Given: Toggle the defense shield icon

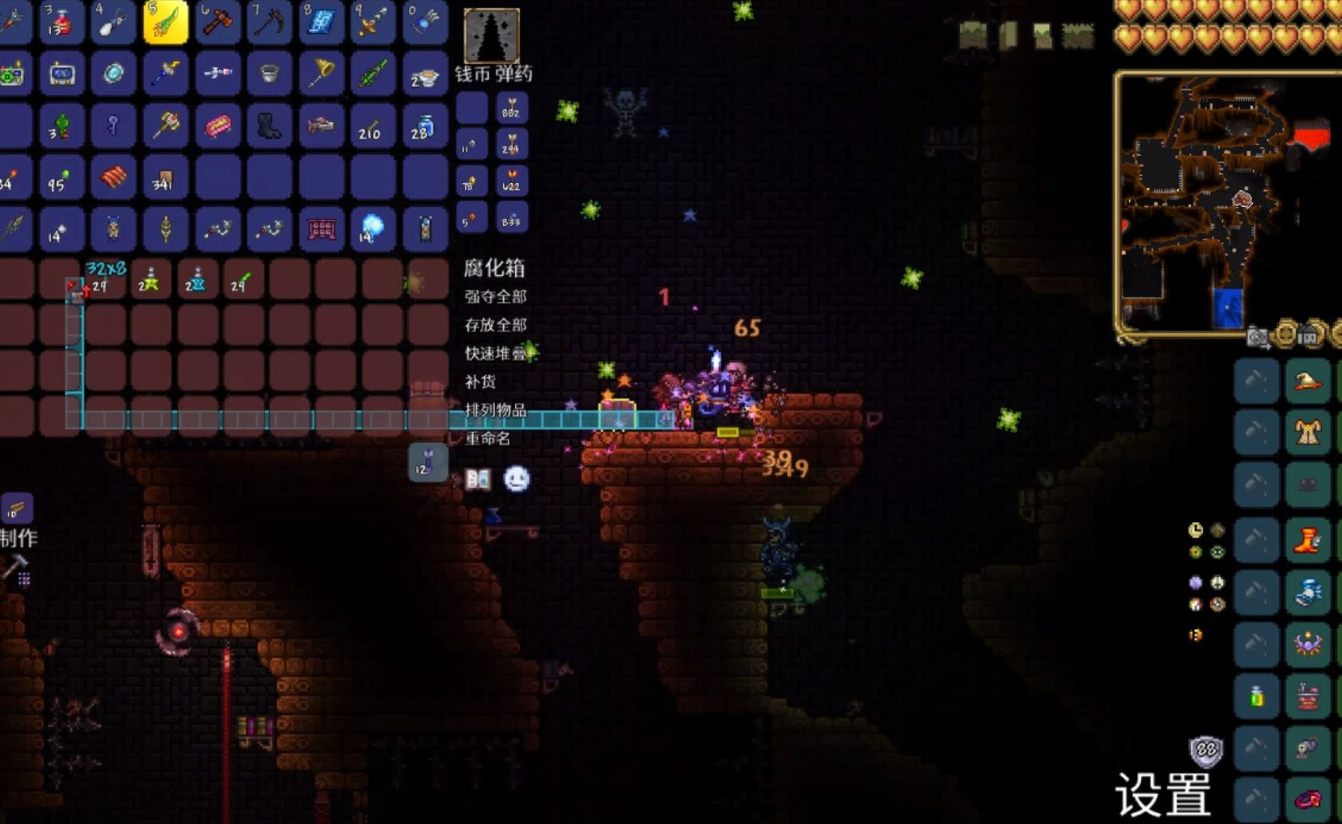Looking at the screenshot, I should (x=1206, y=752).
